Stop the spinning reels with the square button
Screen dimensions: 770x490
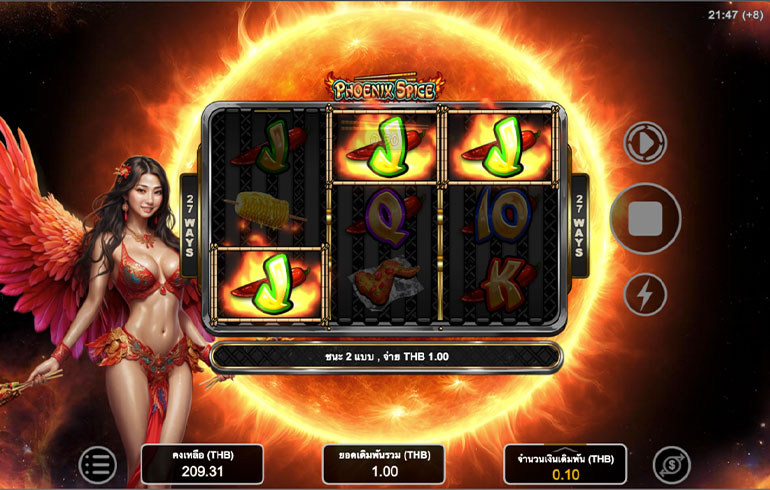coord(645,219)
